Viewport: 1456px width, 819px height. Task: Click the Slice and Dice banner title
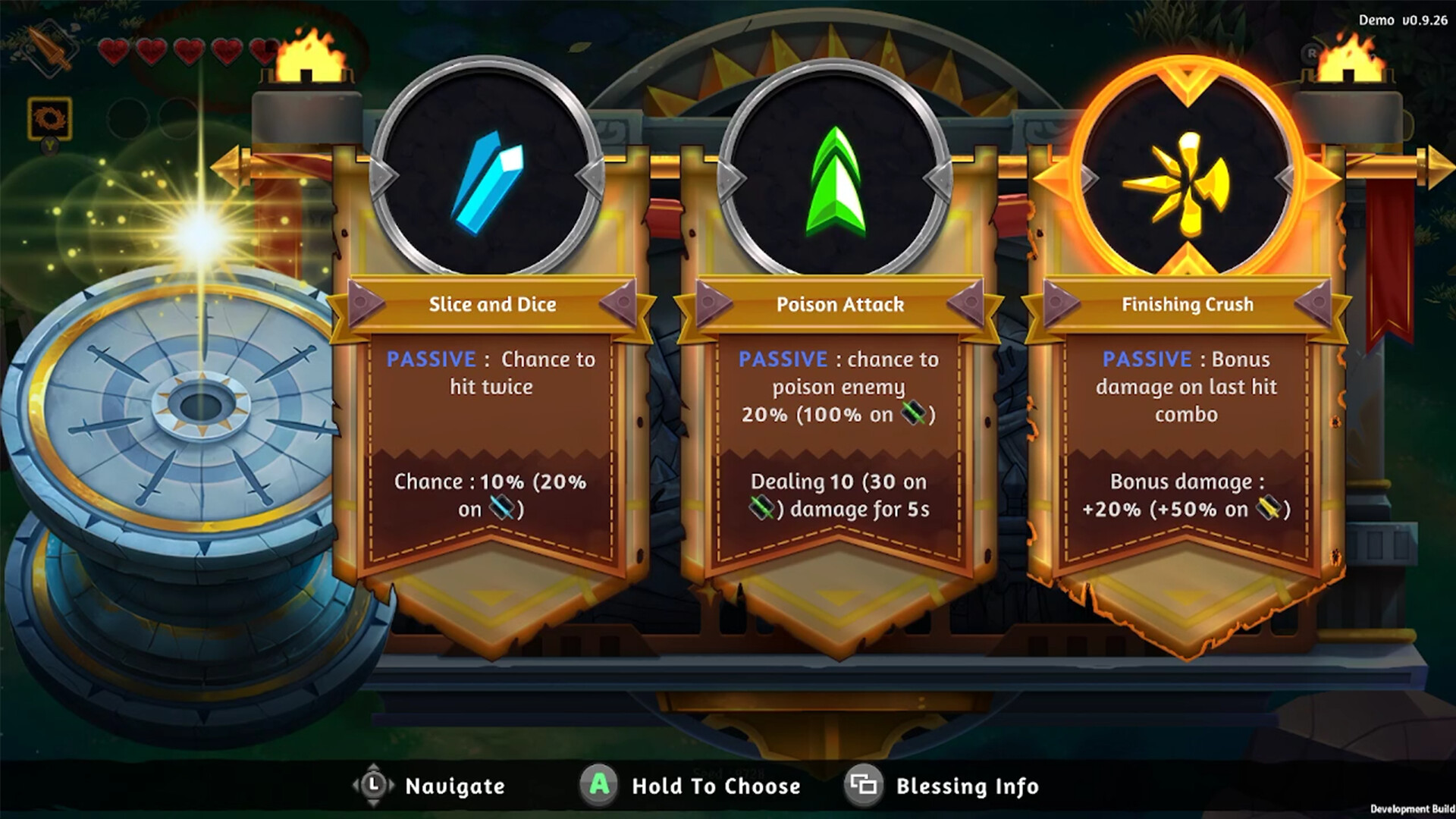point(492,304)
